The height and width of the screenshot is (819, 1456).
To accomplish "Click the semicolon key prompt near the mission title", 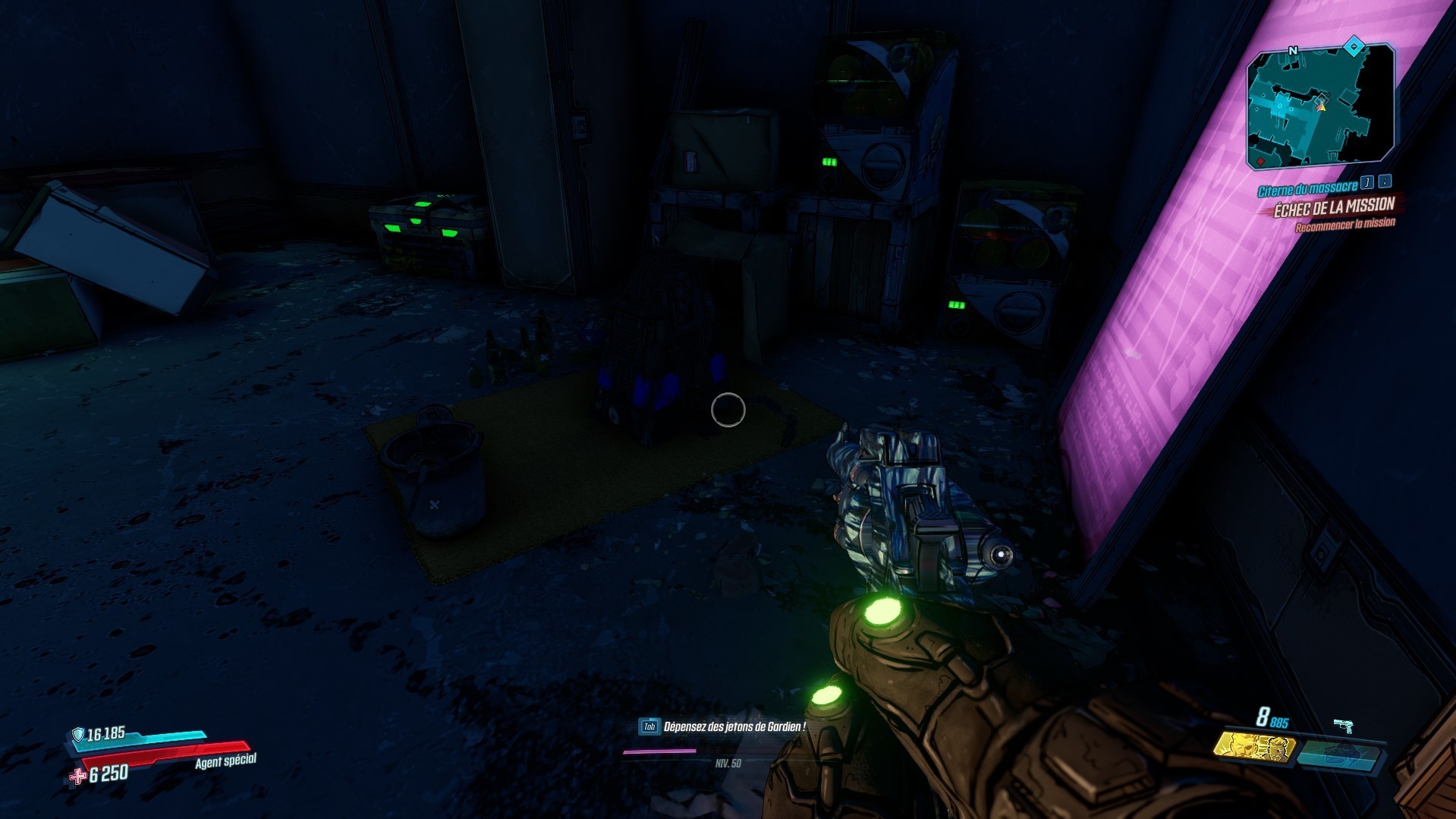I will coord(1385,183).
